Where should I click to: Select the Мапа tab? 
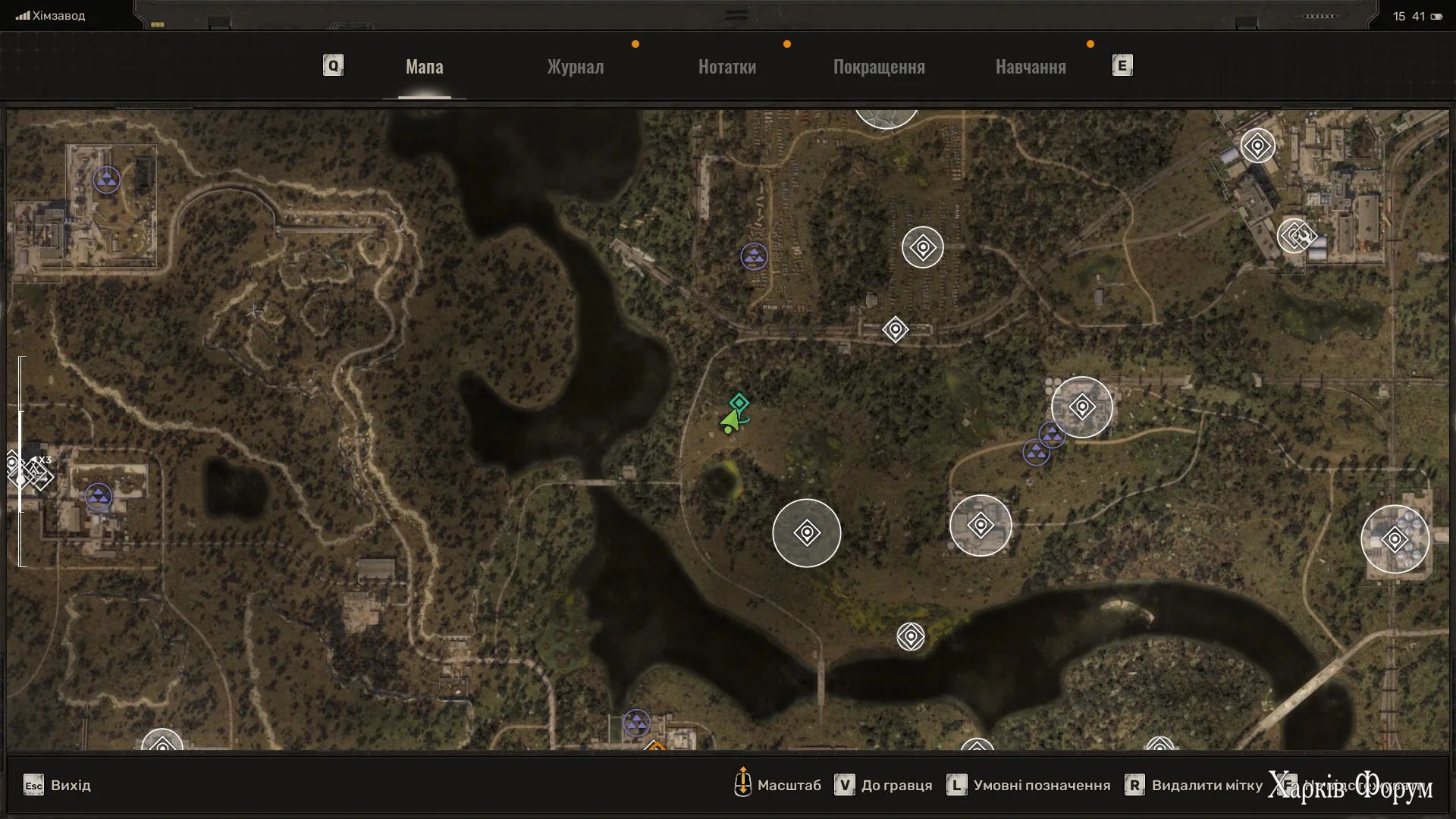[x=424, y=67]
